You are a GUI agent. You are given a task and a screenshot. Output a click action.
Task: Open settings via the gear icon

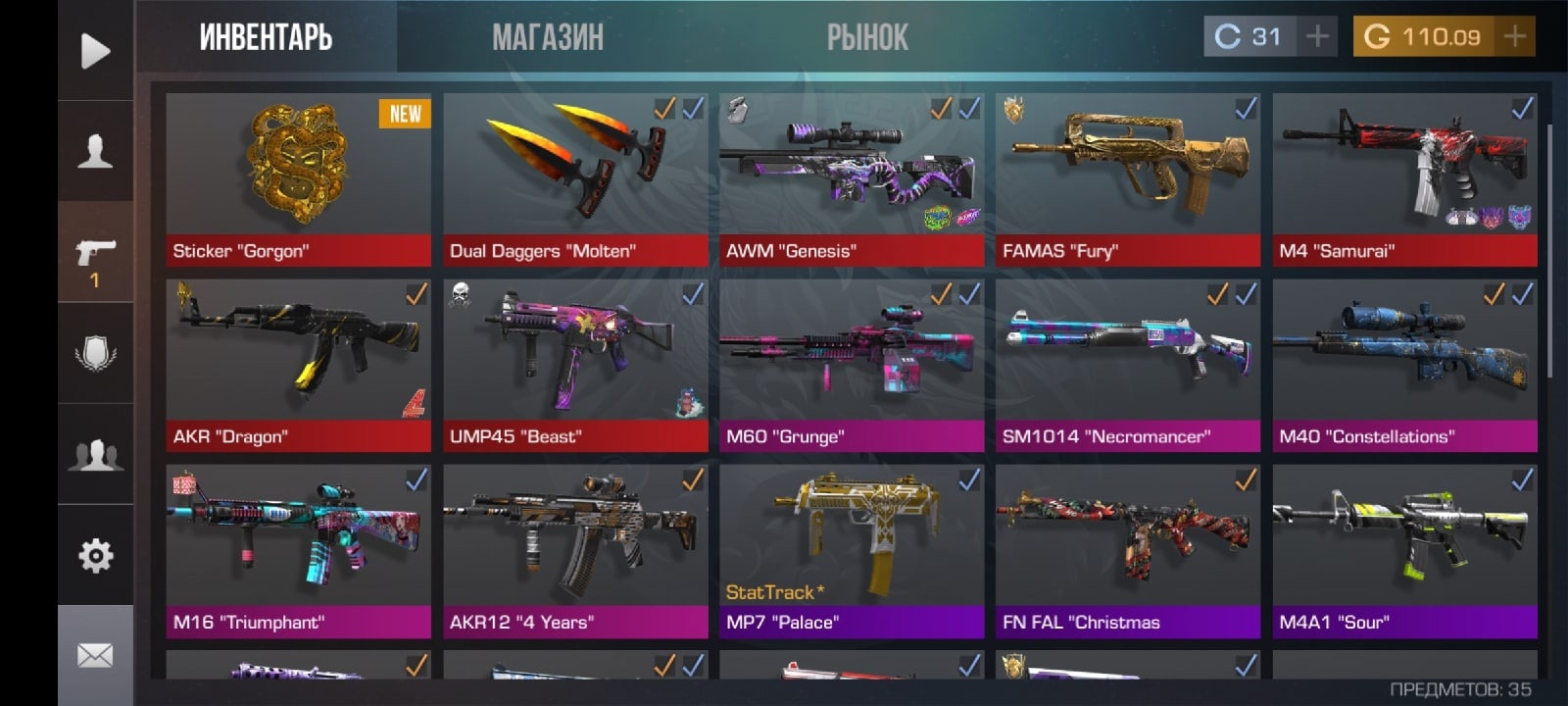(95, 556)
